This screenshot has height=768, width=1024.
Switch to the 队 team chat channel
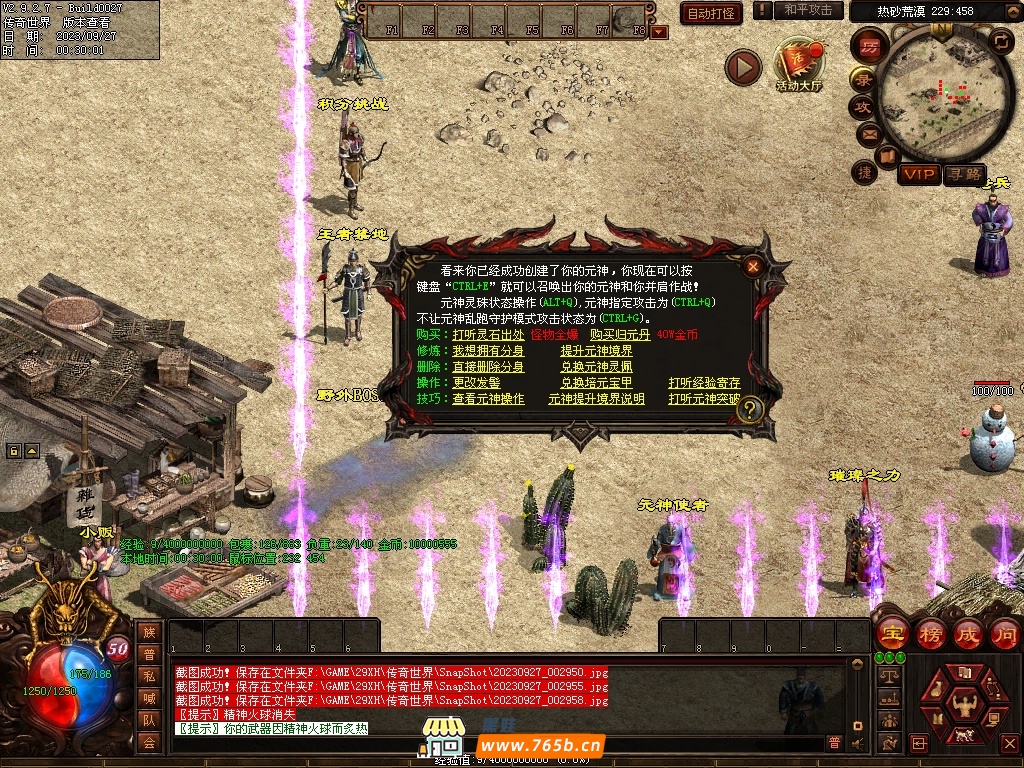coord(149,719)
